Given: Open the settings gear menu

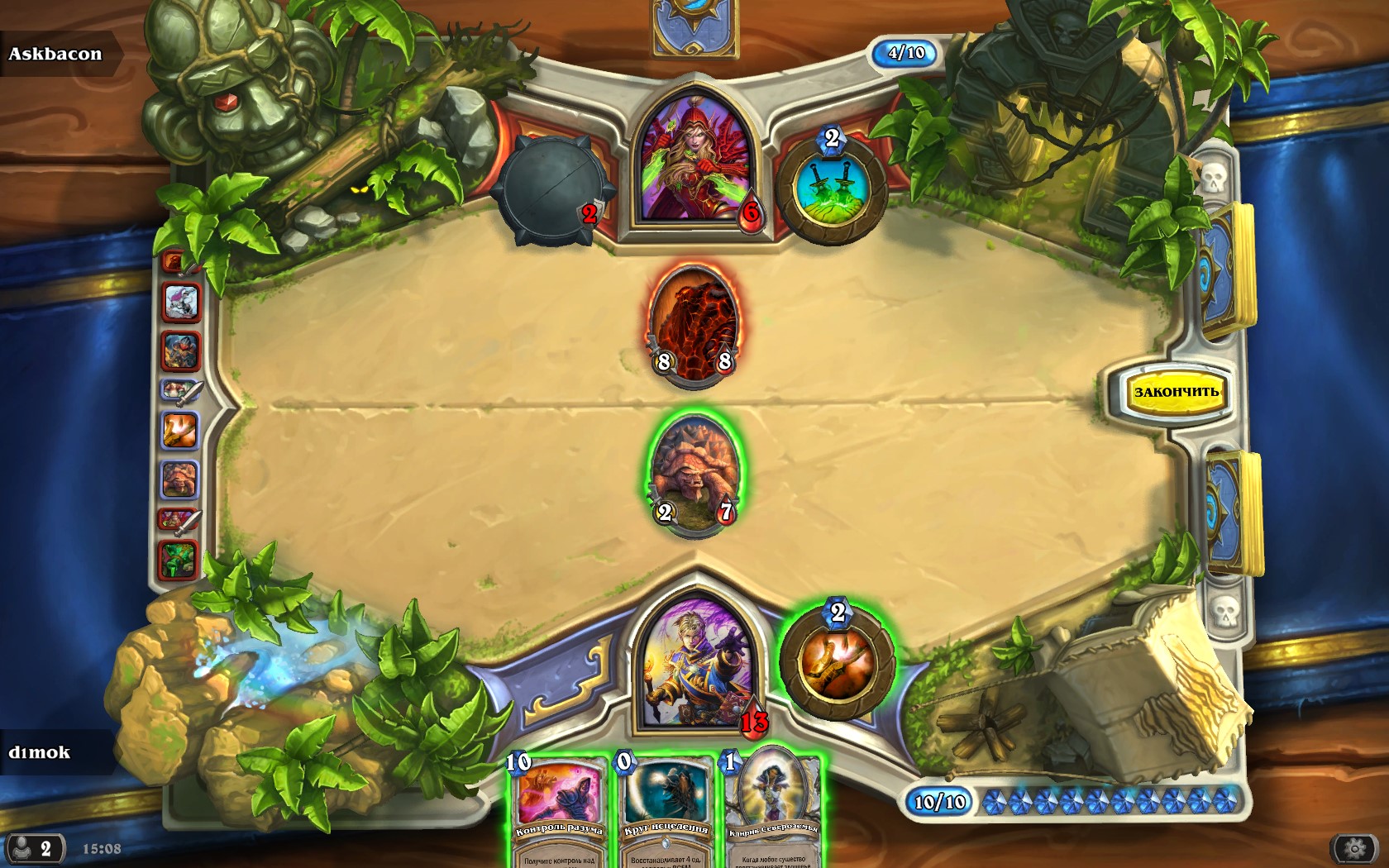Looking at the screenshot, I should point(1354,848).
